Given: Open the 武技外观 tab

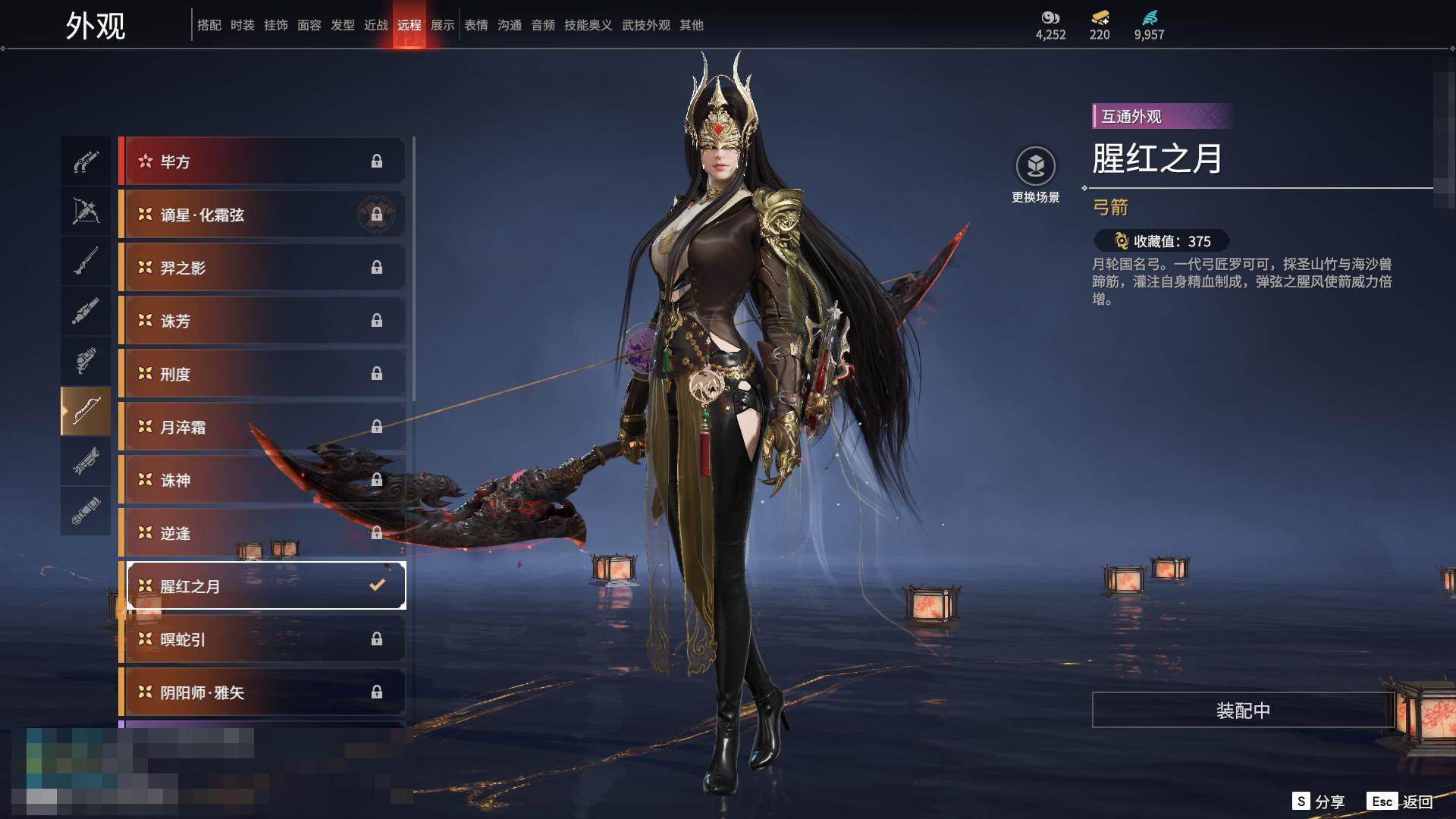Looking at the screenshot, I should point(646,25).
